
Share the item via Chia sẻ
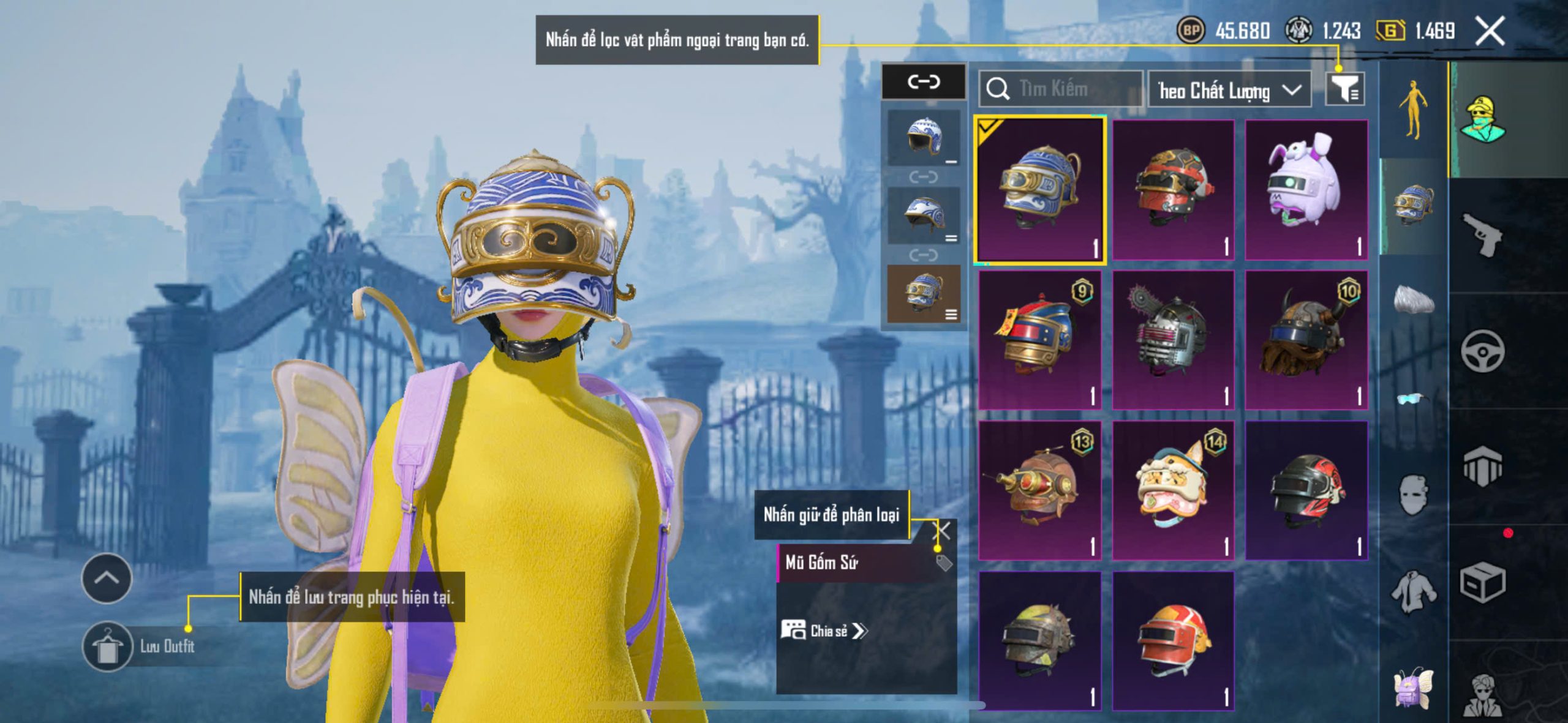[x=824, y=631]
